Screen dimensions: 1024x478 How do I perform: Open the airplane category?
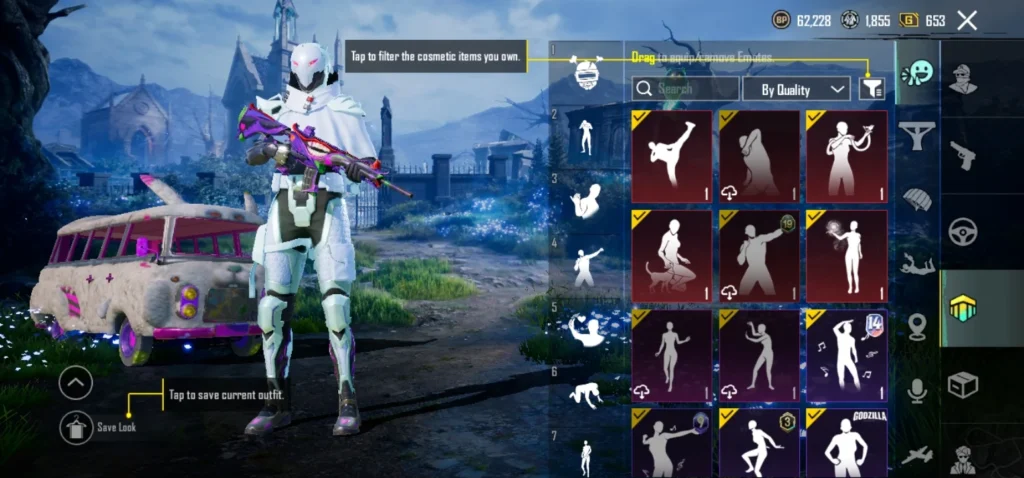point(916,455)
